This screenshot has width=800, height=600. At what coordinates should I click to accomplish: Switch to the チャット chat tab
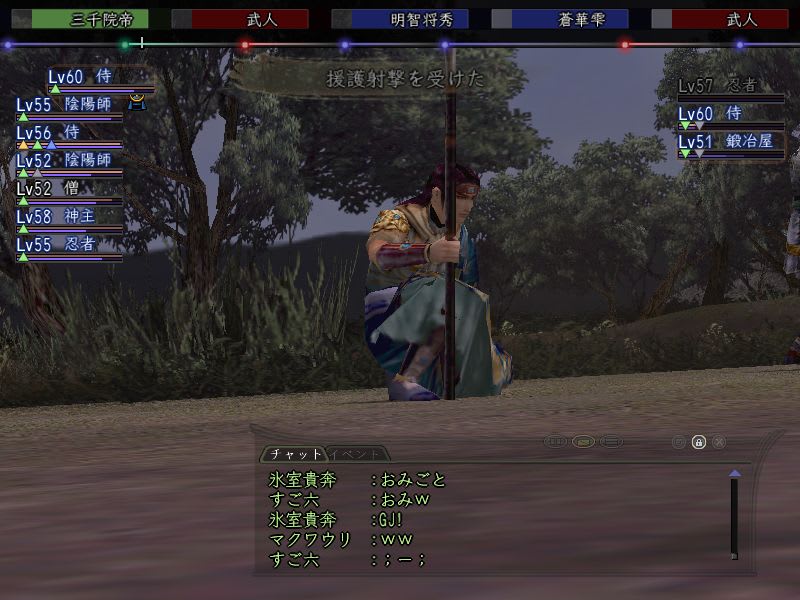click(295, 454)
